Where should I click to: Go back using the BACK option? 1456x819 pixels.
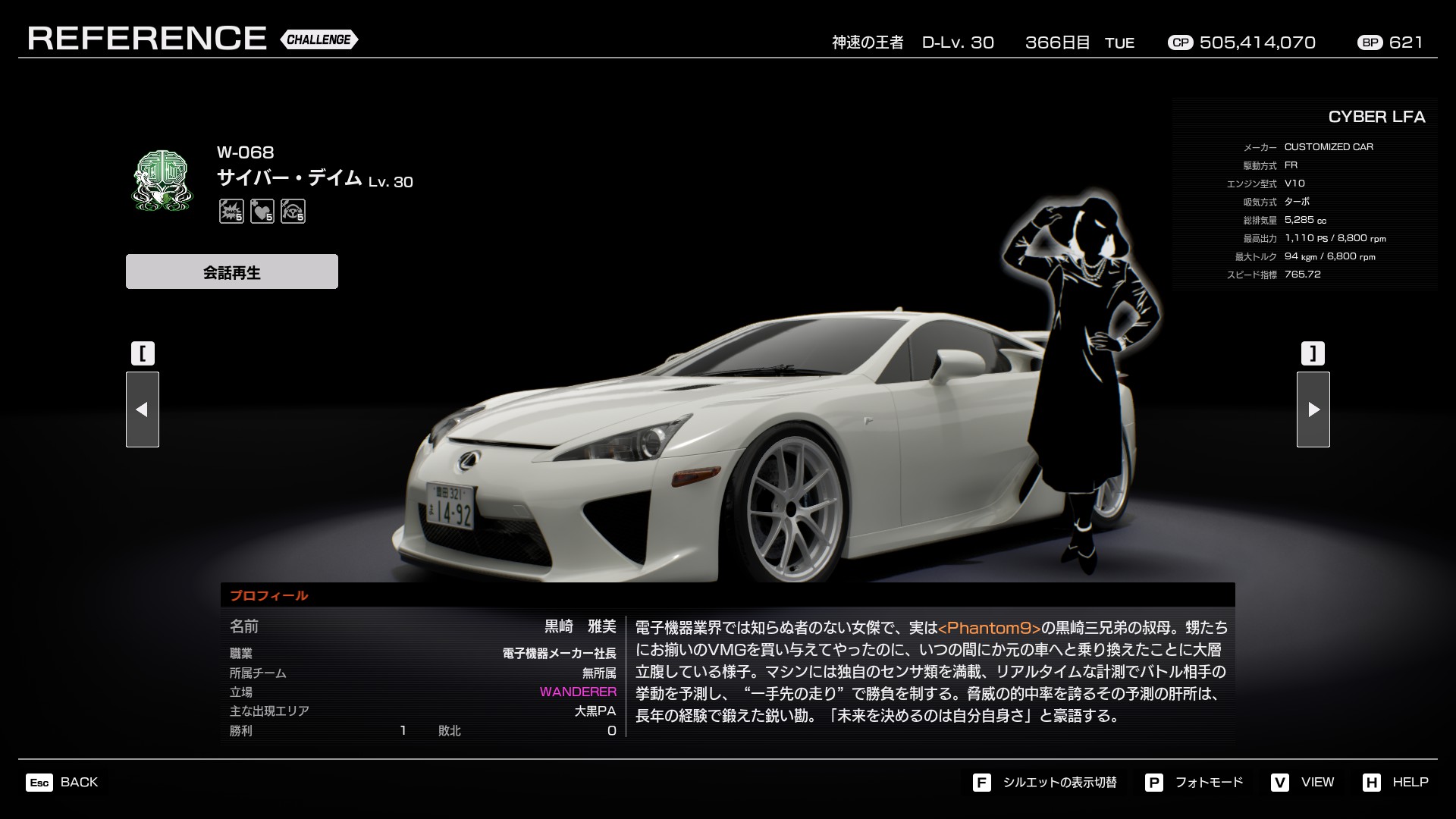[x=63, y=782]
